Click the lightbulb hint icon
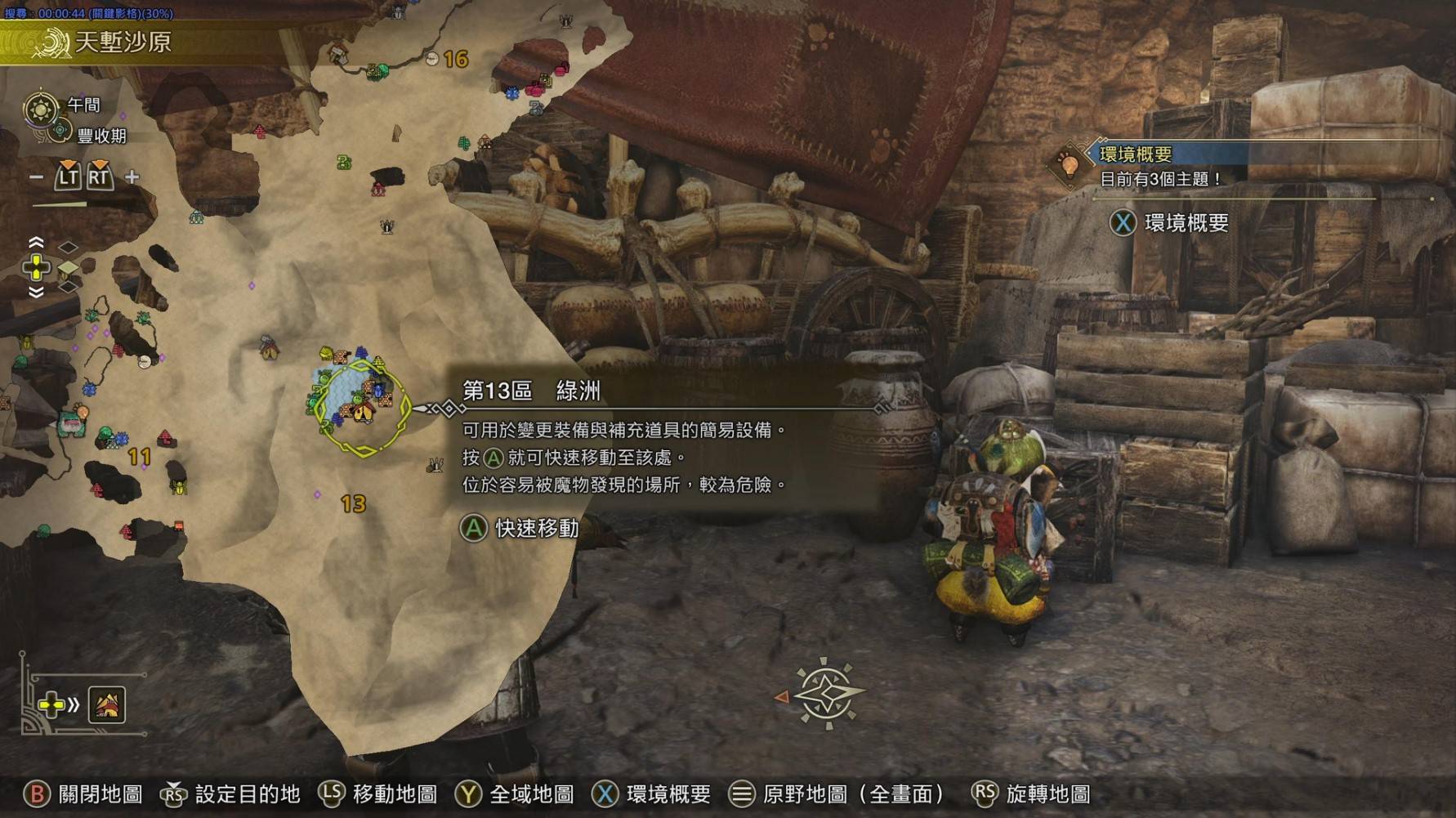Image resolution: width=1456 pixels, height=818 pixels. coord(1068,163)
